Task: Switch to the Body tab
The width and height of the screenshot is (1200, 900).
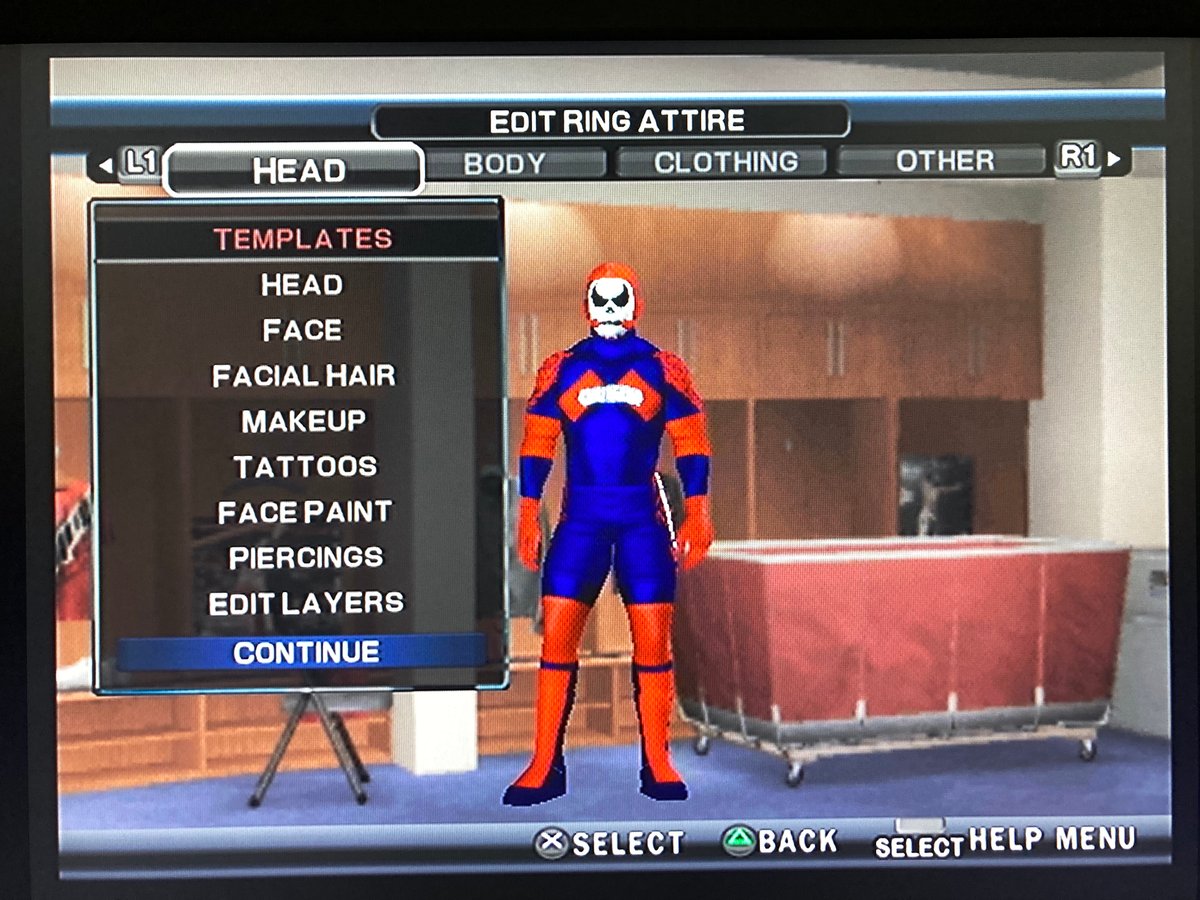Action: tap(504, 163)
